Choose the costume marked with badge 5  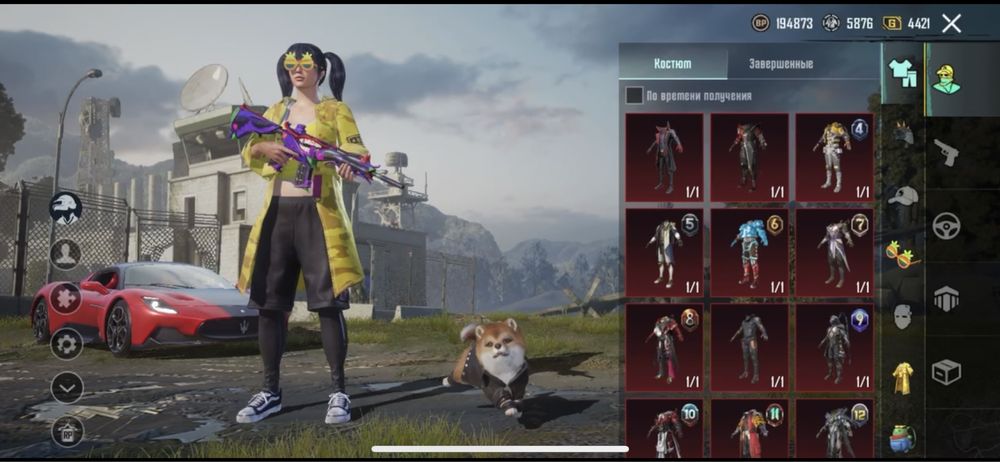(664, 252)
